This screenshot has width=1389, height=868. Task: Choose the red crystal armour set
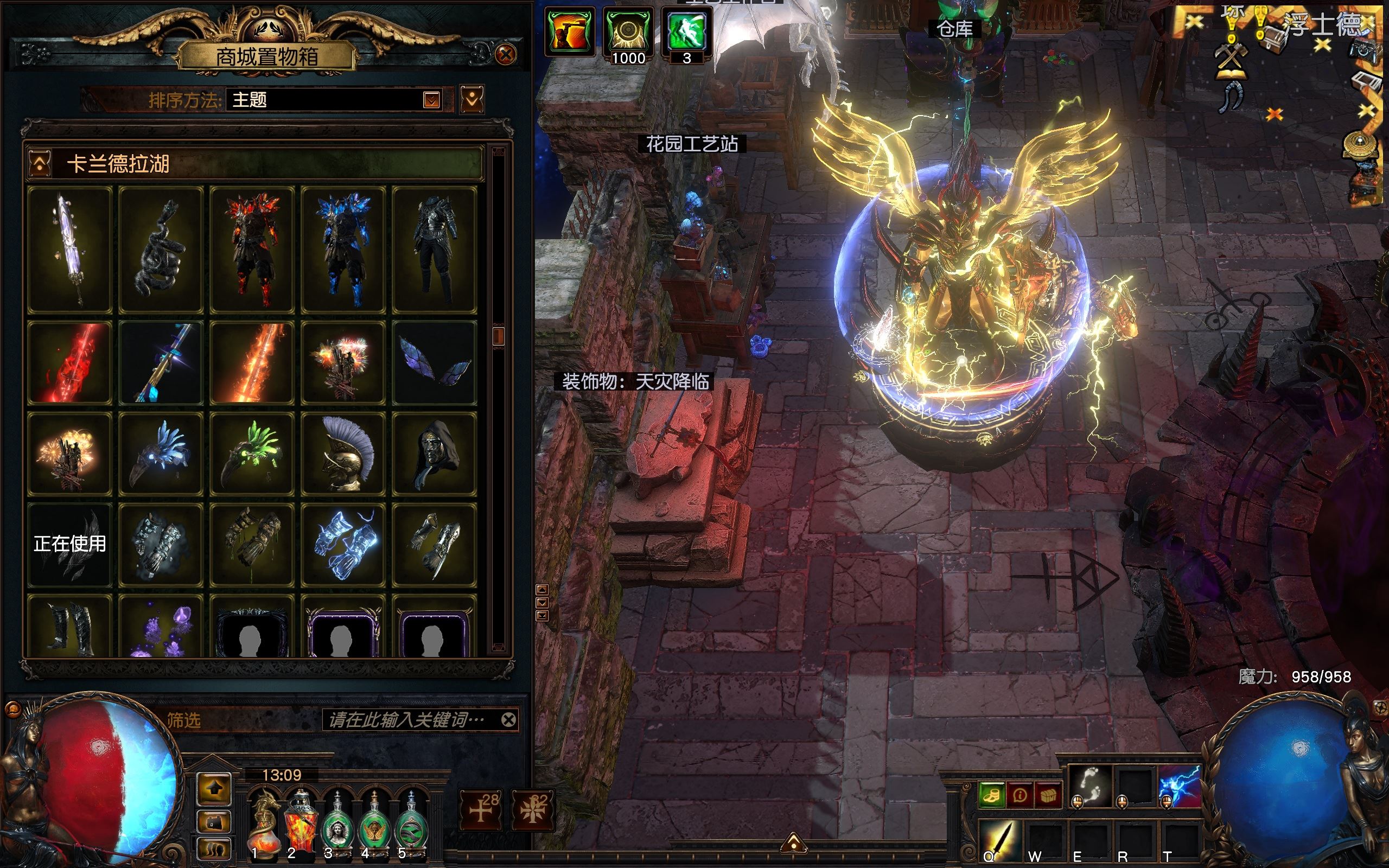click(252, 250)
